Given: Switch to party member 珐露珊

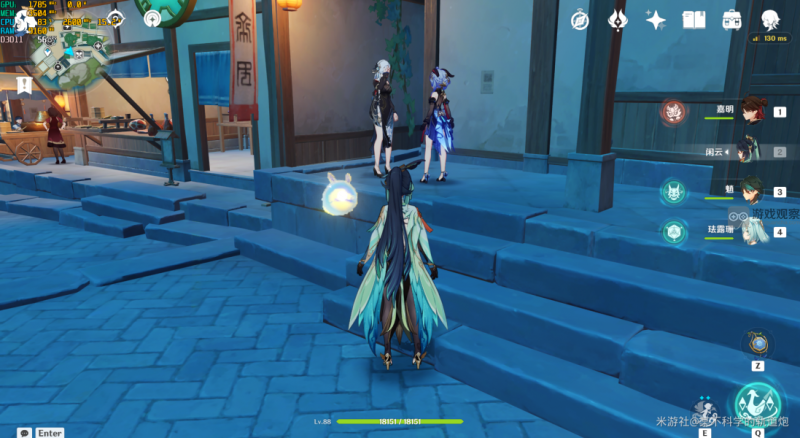Looking at the screenshot, I should point(752,232).
